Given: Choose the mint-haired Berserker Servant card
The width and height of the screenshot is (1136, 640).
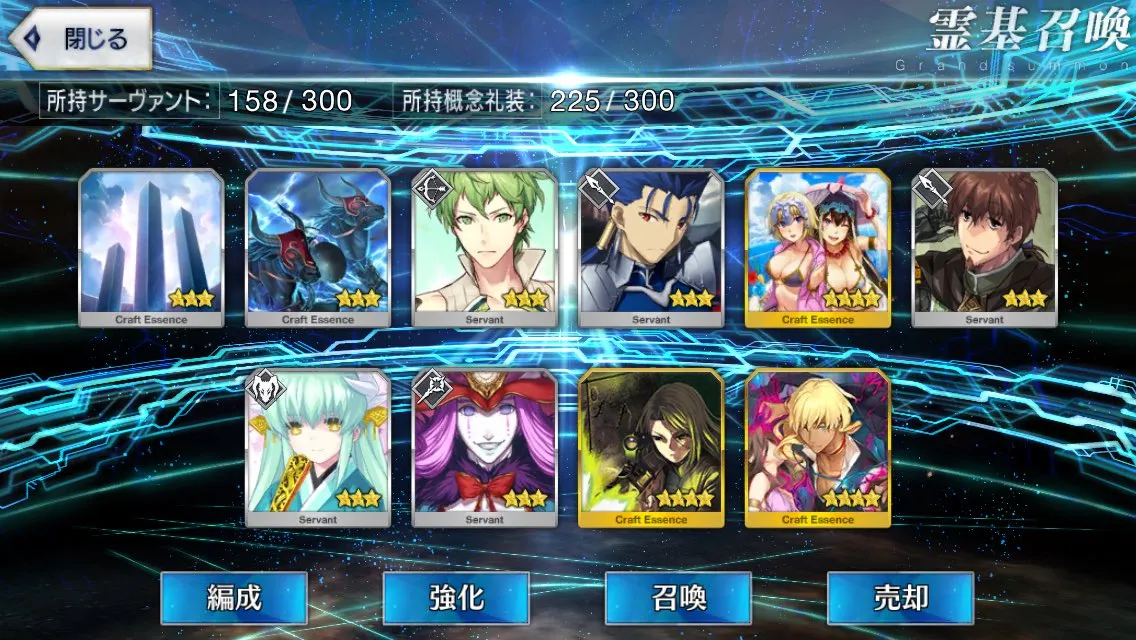Looking at the screenshot, I should [318, 448].
